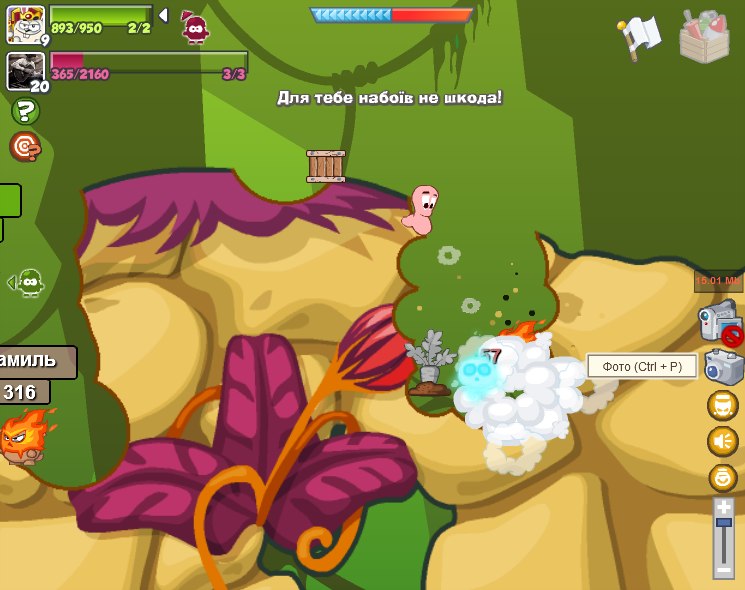
Task: Click the zoom-out minus button
Action: pyautogui.click(x=723, y=569)
